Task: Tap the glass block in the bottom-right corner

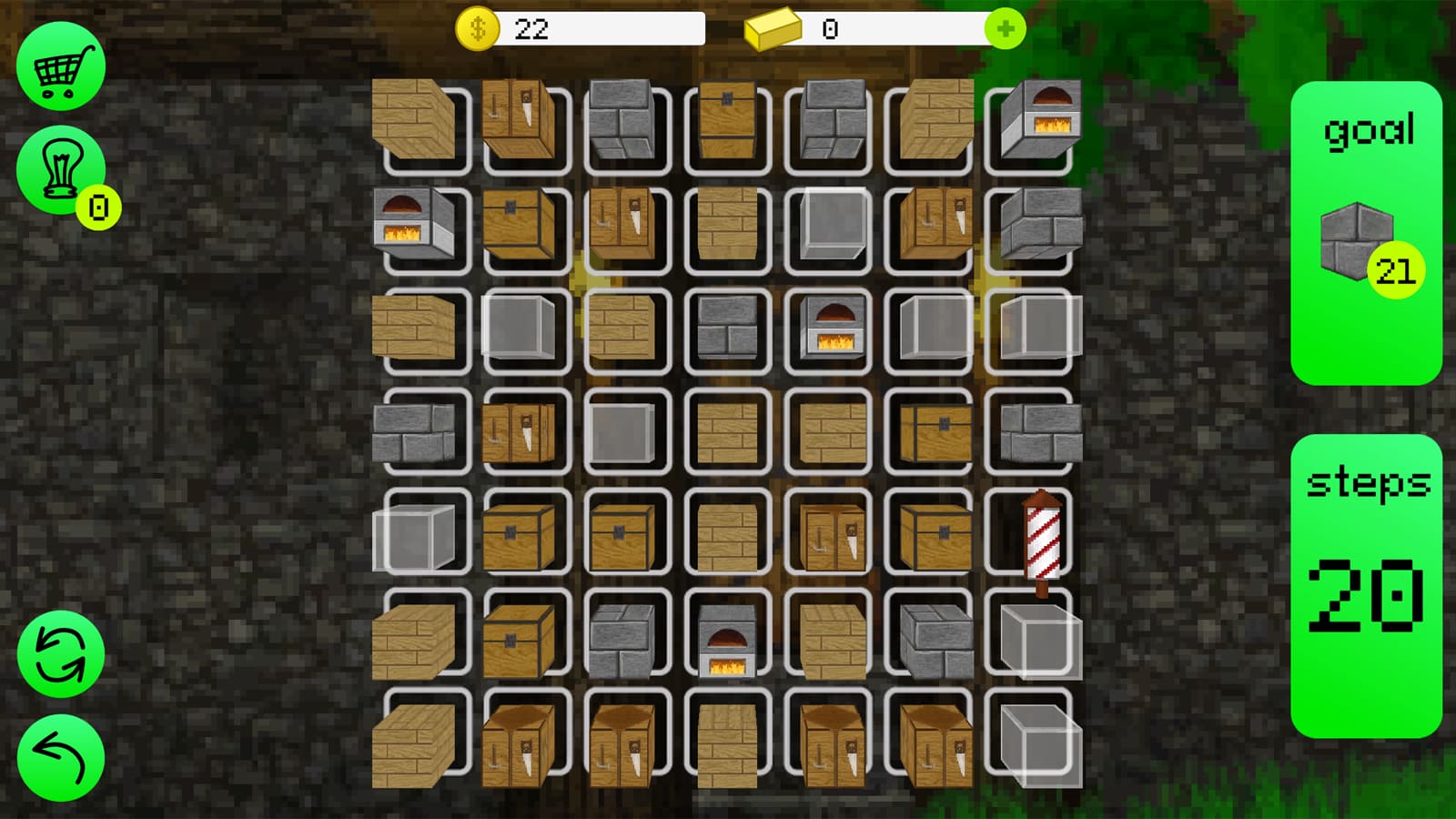Action: pyautogui.click(x=1037, y=742)
